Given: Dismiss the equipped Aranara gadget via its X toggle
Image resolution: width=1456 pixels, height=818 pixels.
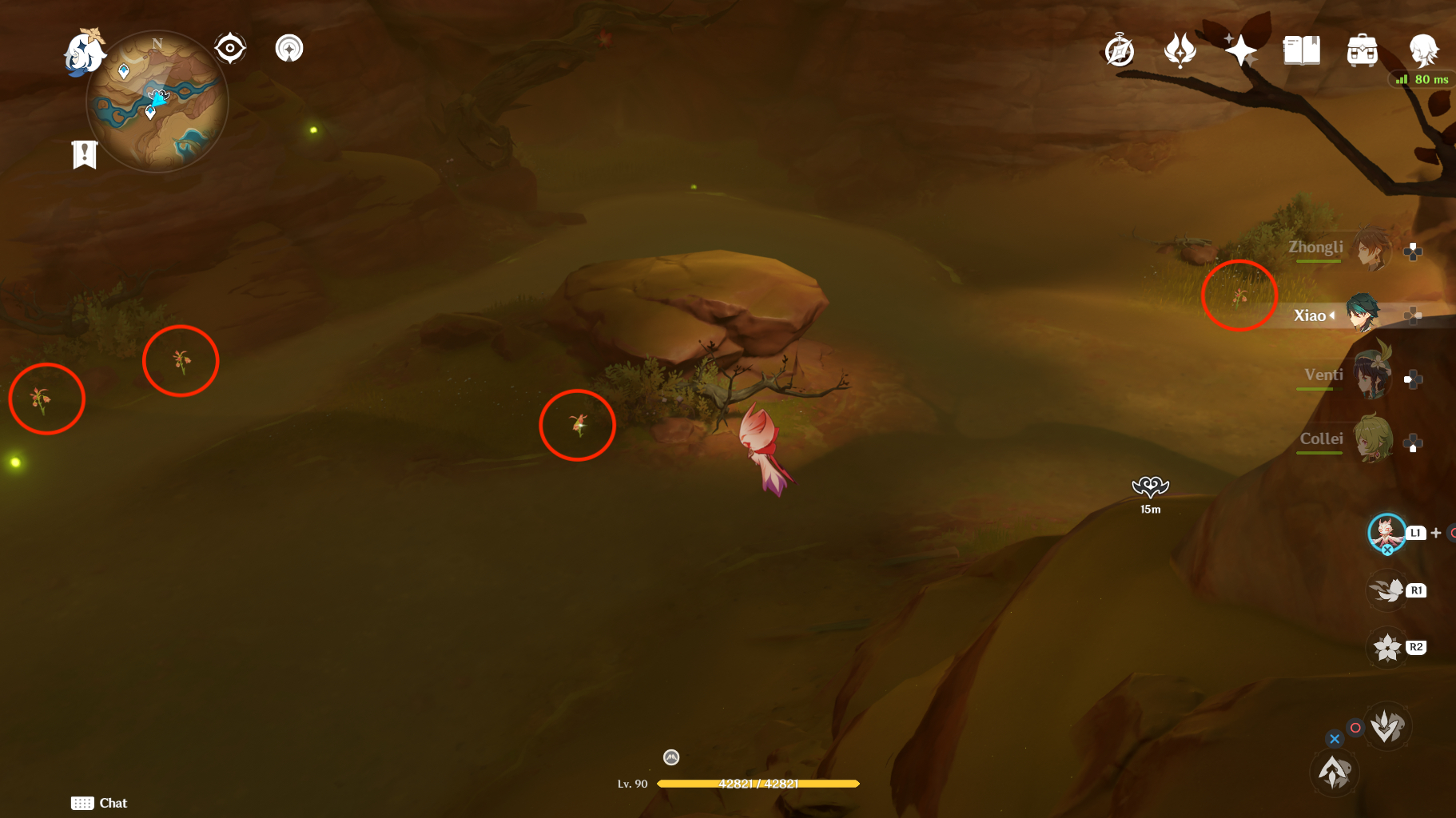Looking at the screenshot, I should (x=1387, y=550).
